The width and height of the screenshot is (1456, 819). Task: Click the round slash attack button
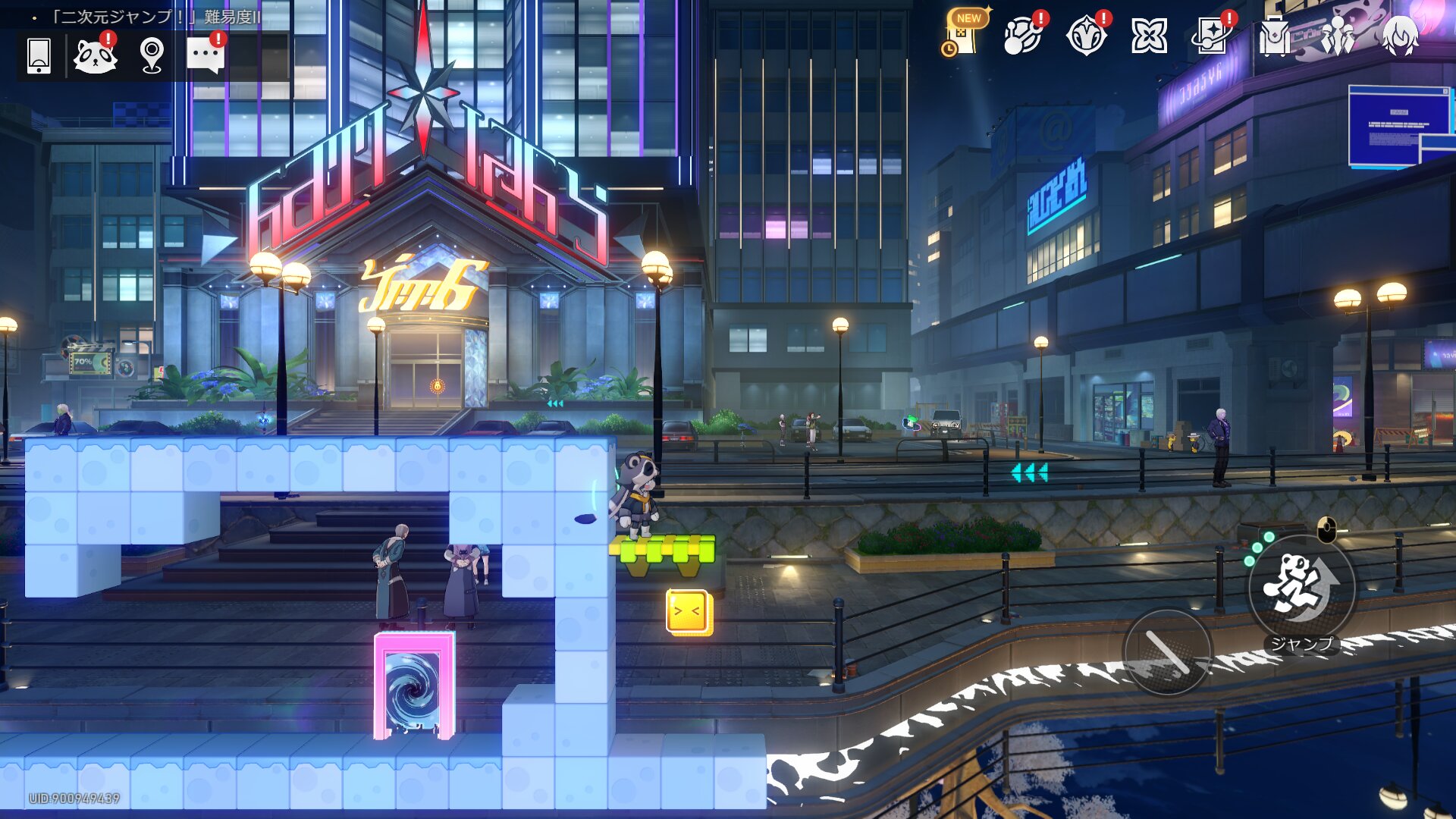click(x=1167, y=651)
